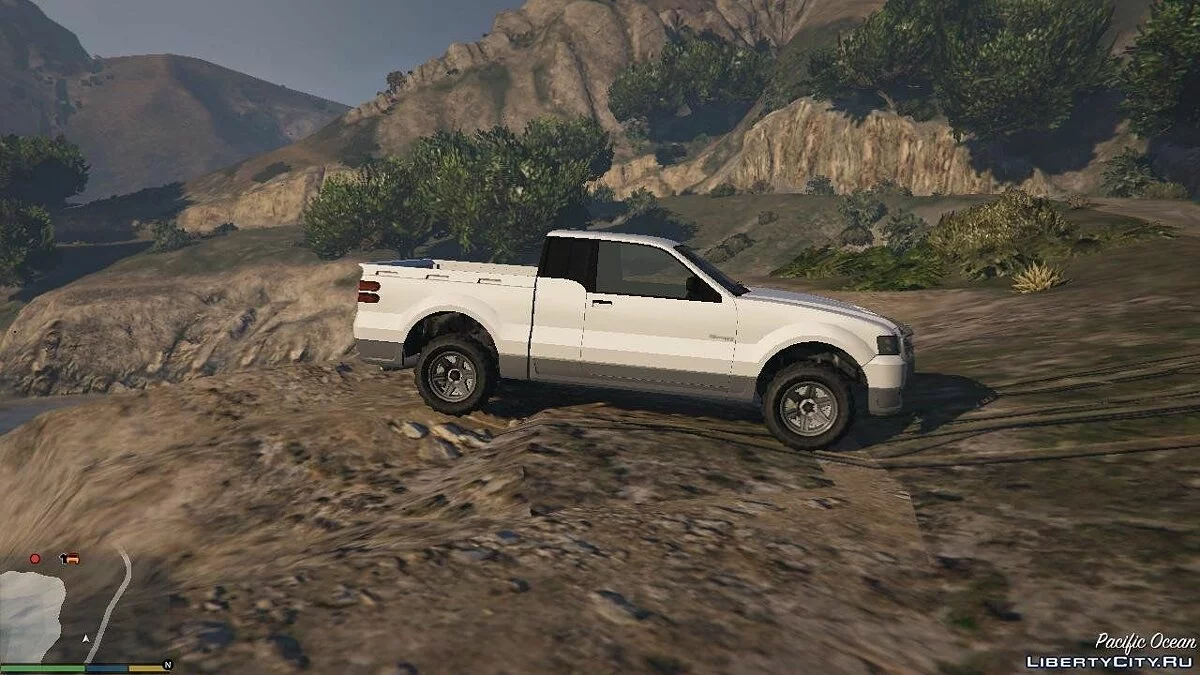
Task: Click the red circle blip on minimap
Action: (35, 558)
